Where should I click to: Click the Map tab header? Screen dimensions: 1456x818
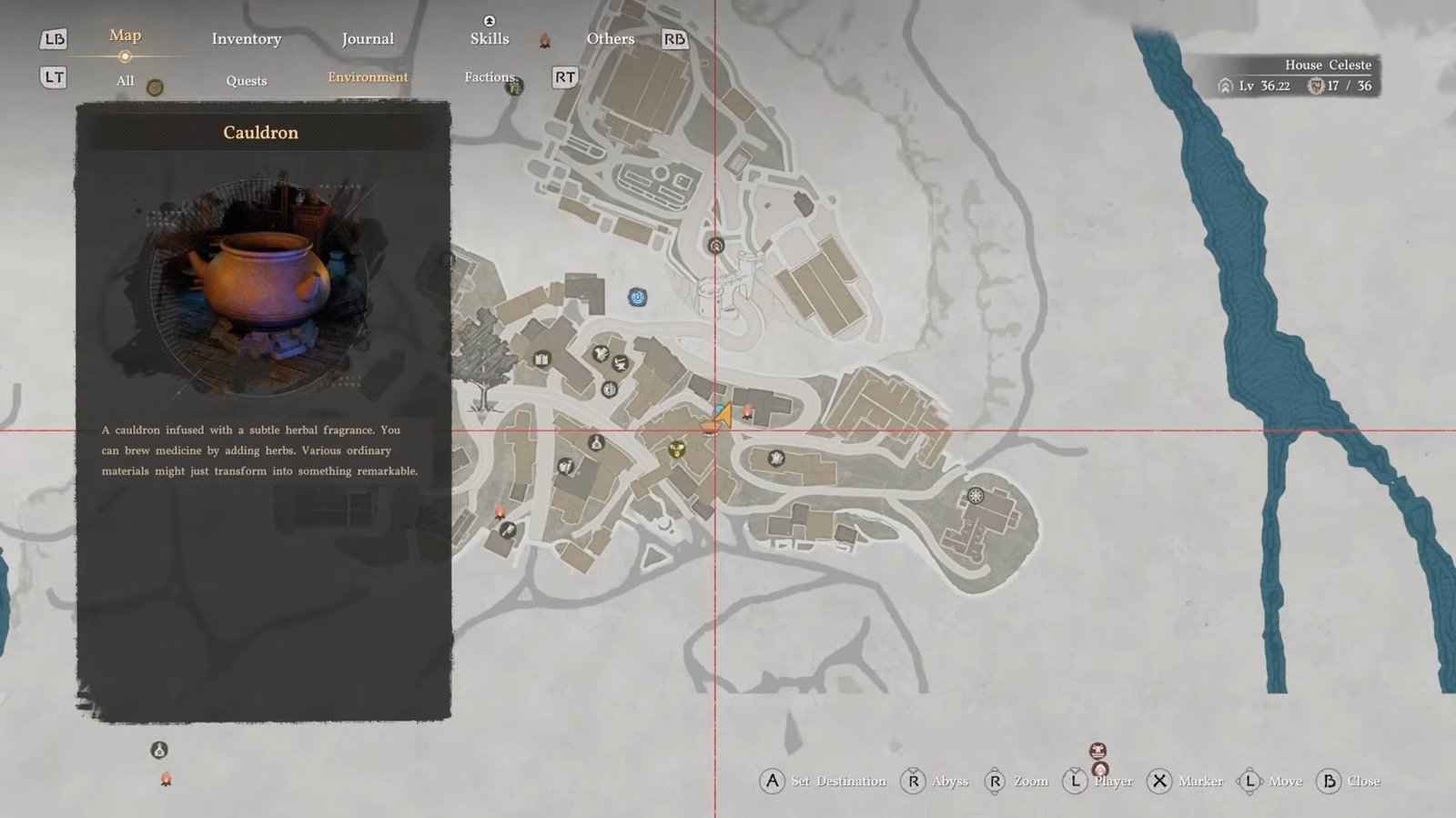[x=126, y=35]
